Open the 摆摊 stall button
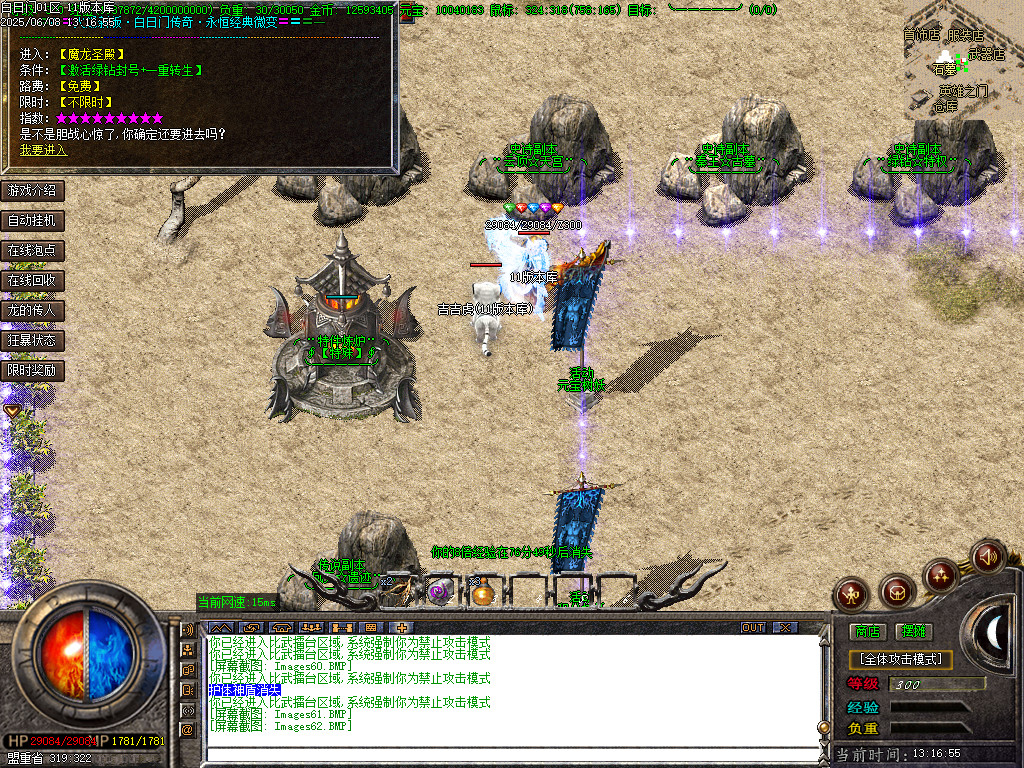Image resolution: width=1024 pixels, height=768 pixels. pyautogui.click(x=914, y=631)
